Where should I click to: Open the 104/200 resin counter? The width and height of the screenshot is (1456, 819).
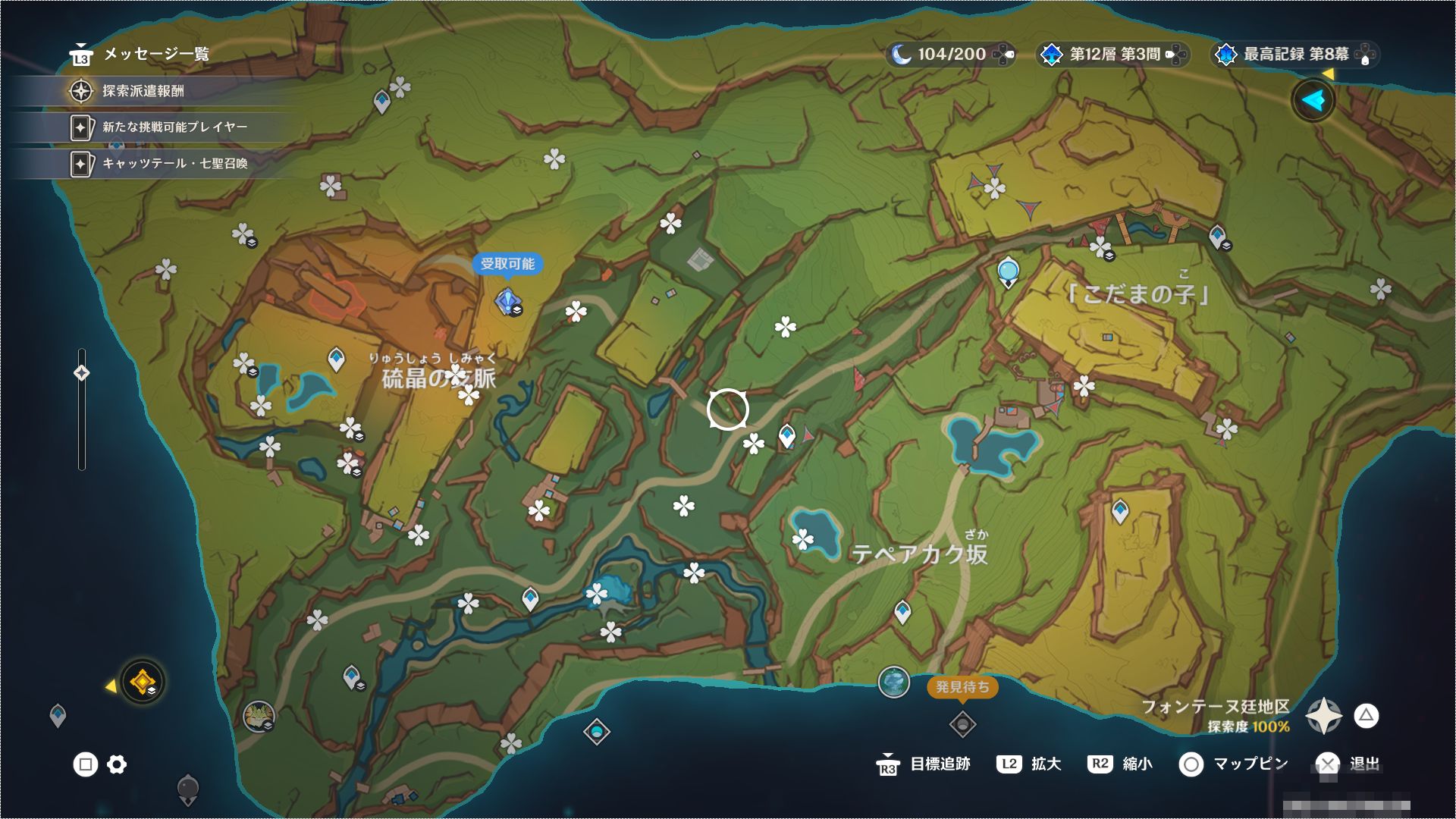point(951,55)
